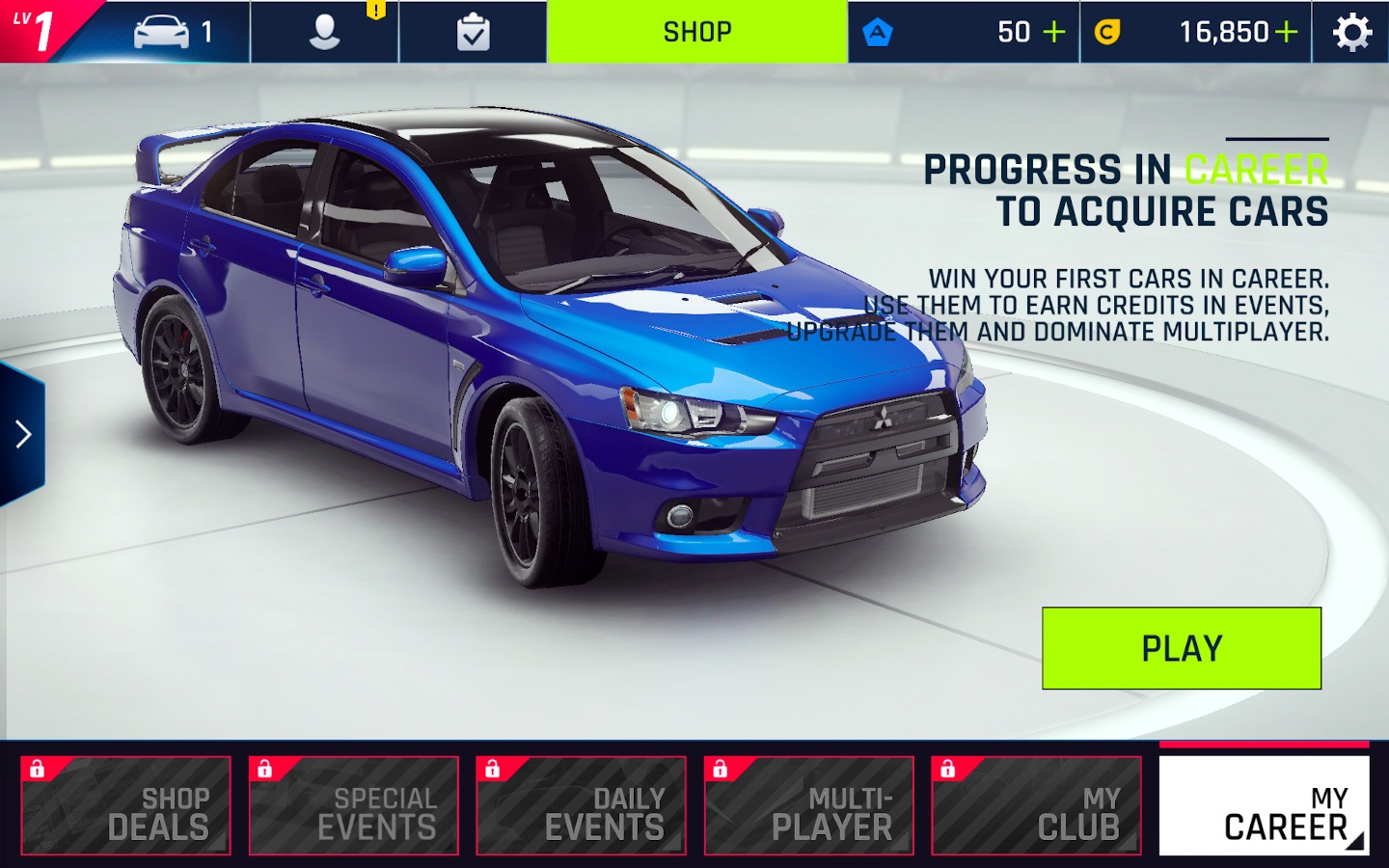Select the My Career tile
Viewport: 1389px width, 868px height.
pos(1264,805)
